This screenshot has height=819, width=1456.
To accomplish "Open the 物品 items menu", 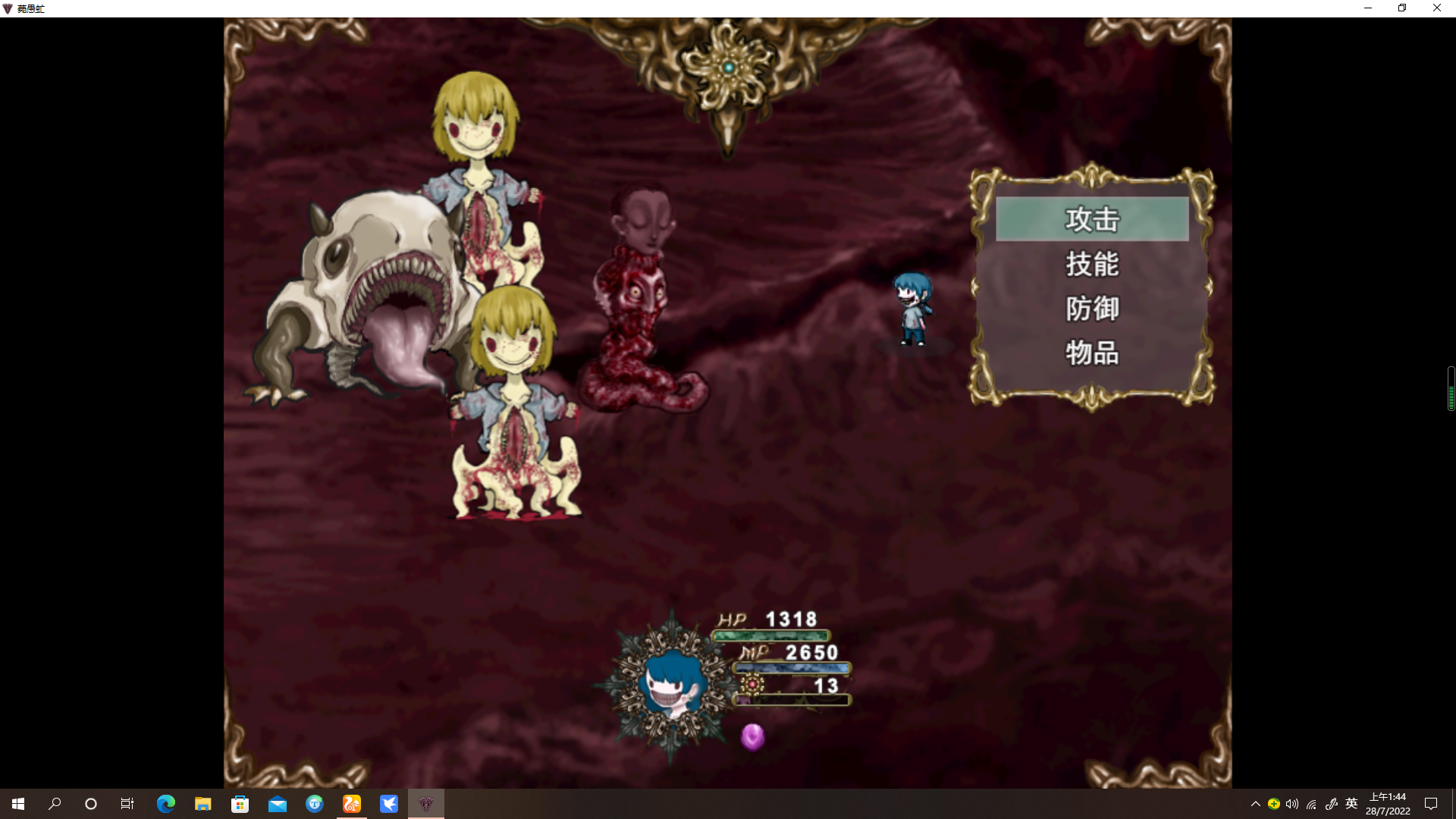I will (1092, 353).
